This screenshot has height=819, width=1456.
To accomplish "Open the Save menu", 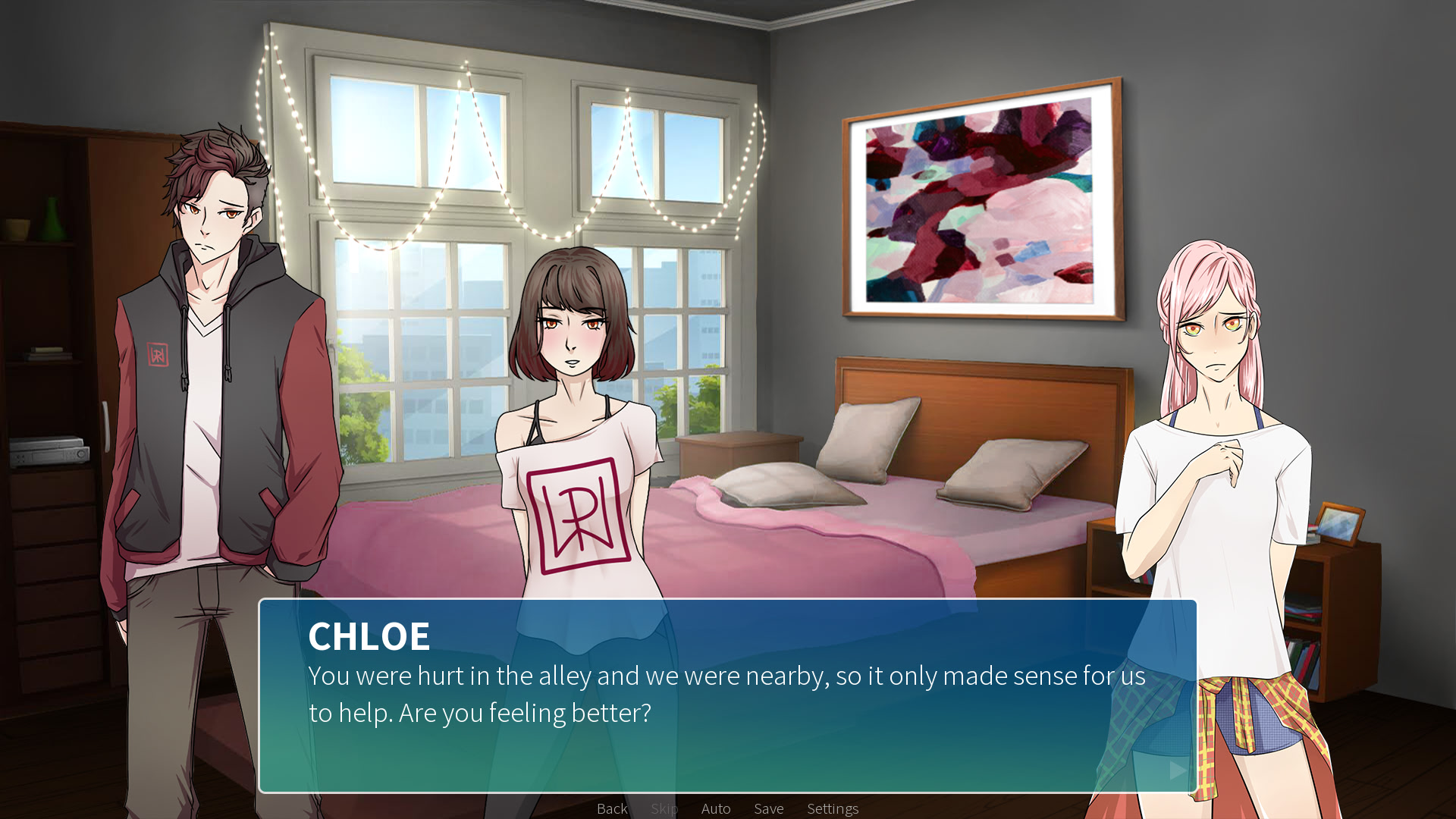I will pyautogui.click(x=768, y=808).
